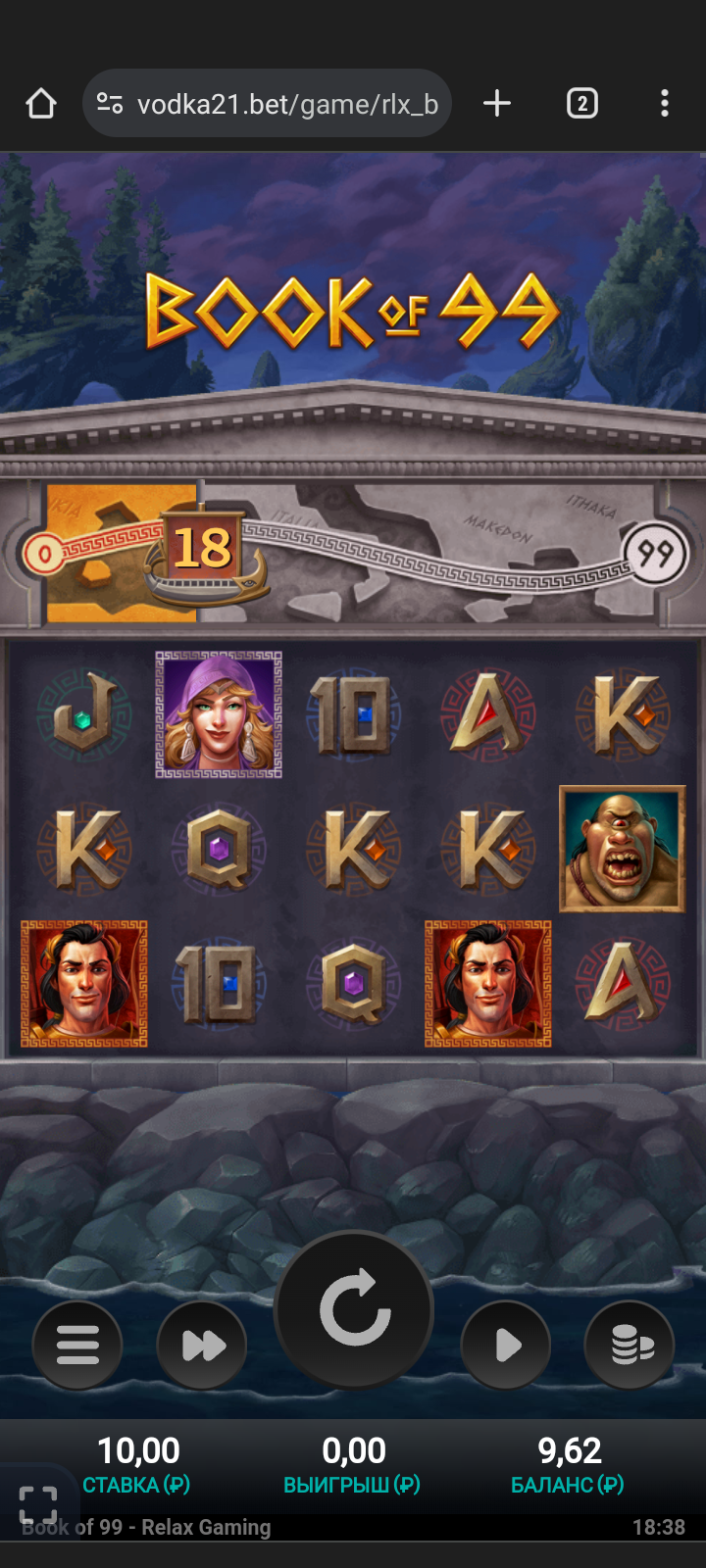Viewport: 706px width, 1568px height.
Task: Enter fullscreen using the corner brackets icon
Action: coord(38,1504)
